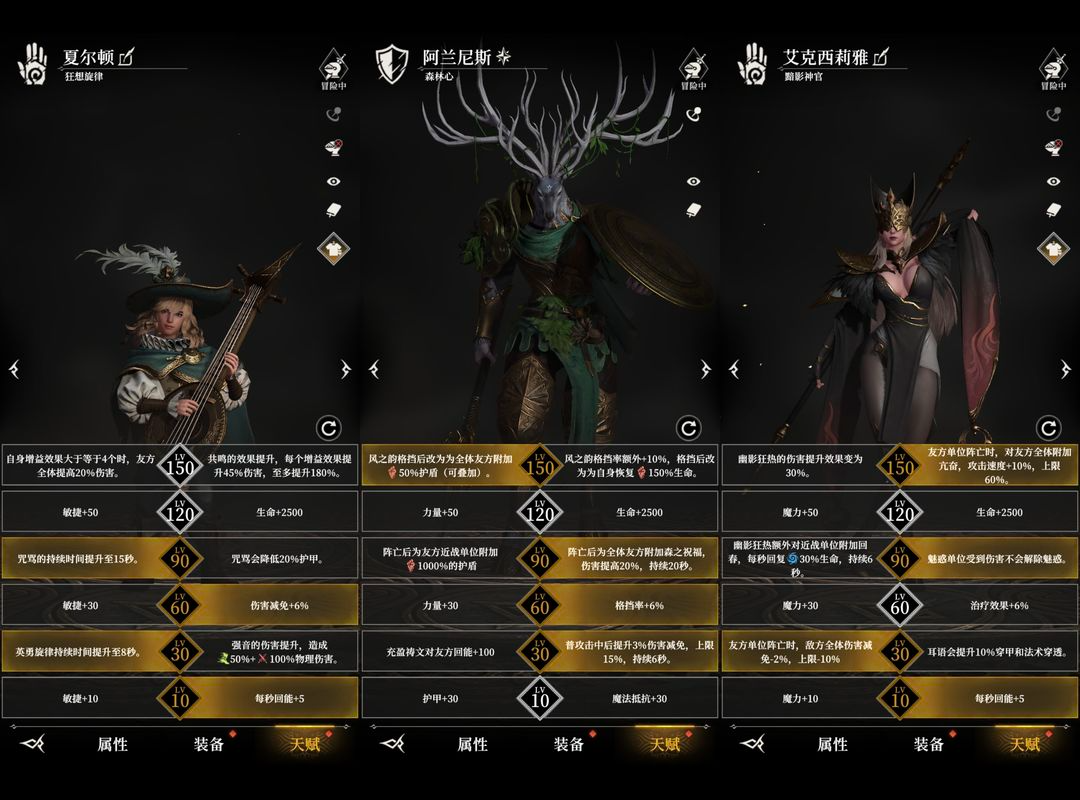Switch to 阿兰尼斯's 装备 tab
The image size is (1080, 800).
(569, 744)
